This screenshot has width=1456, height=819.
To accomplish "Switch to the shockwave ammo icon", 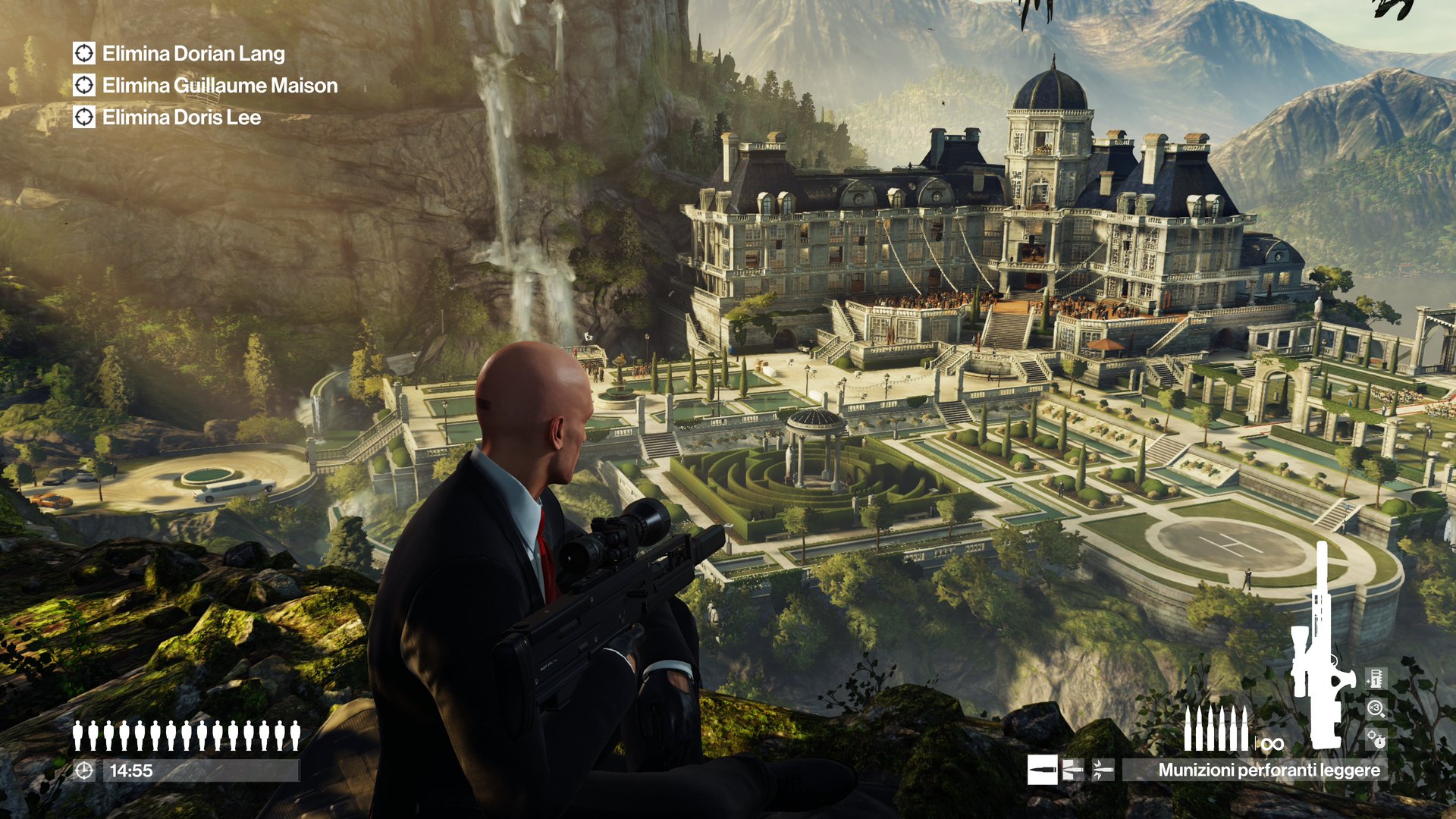I will click(x=1103, y=770).
